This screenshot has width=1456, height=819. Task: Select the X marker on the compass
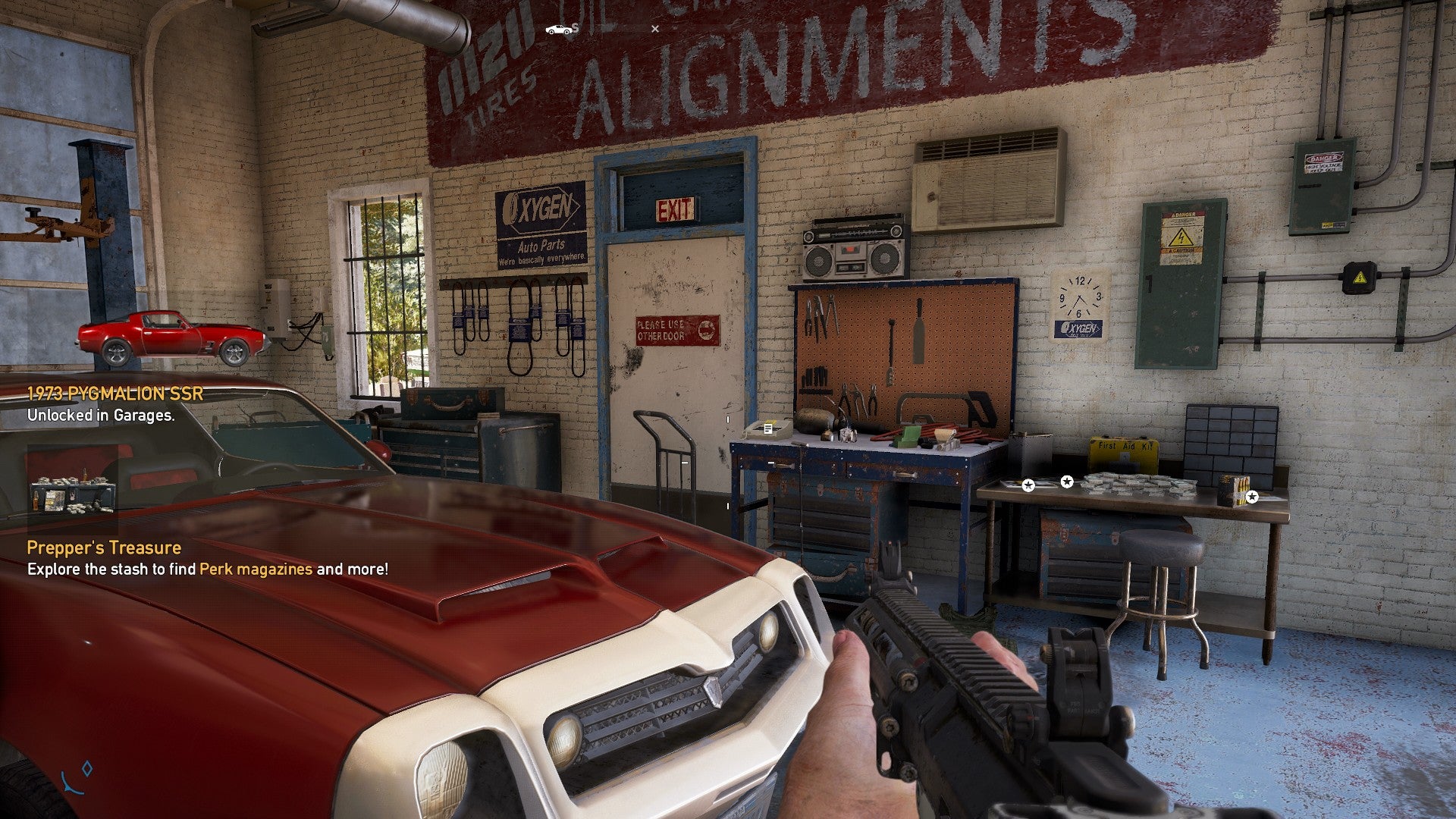pos(655,30)
